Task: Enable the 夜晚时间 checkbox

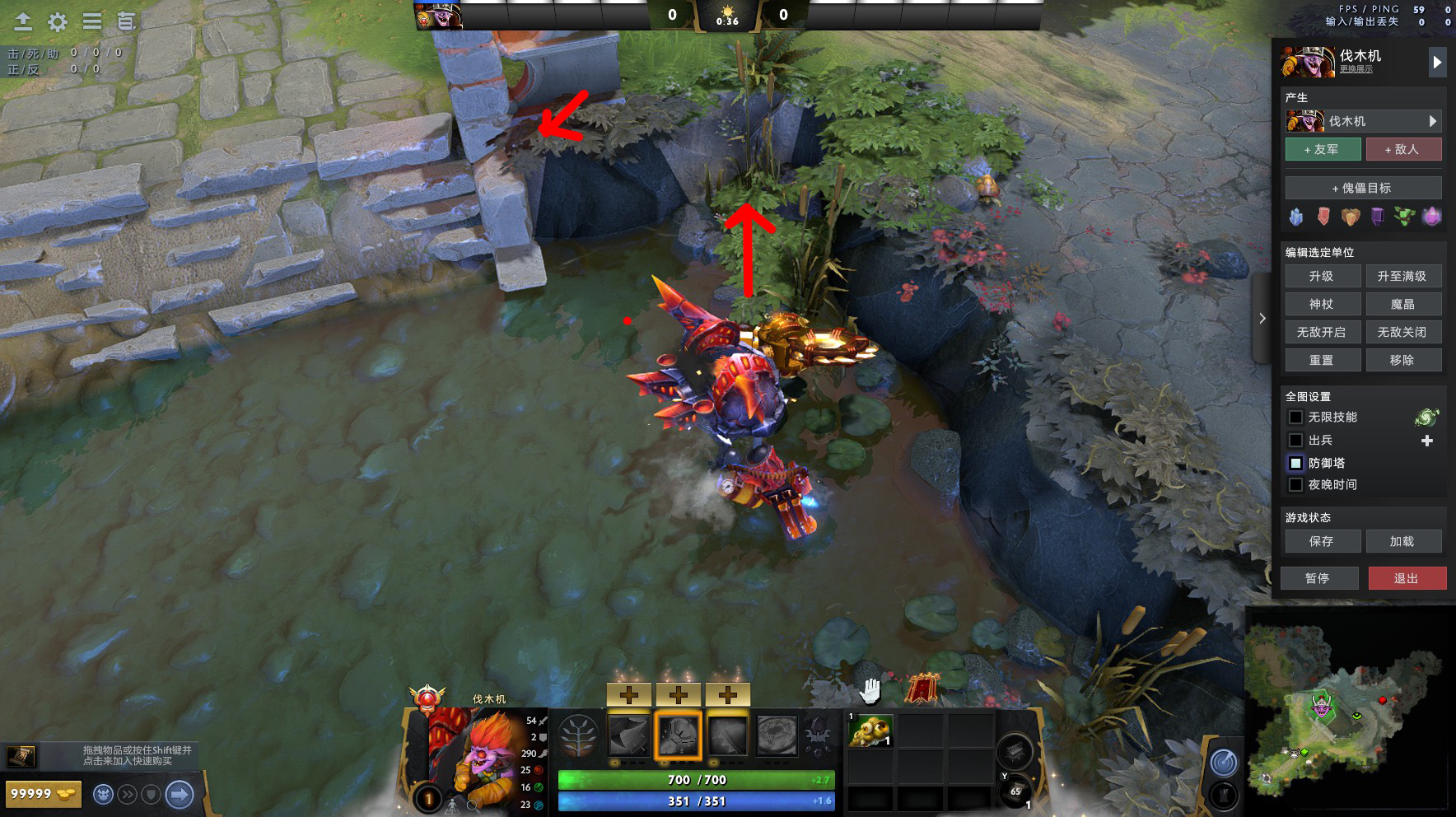Action: tap(1296, 484)
